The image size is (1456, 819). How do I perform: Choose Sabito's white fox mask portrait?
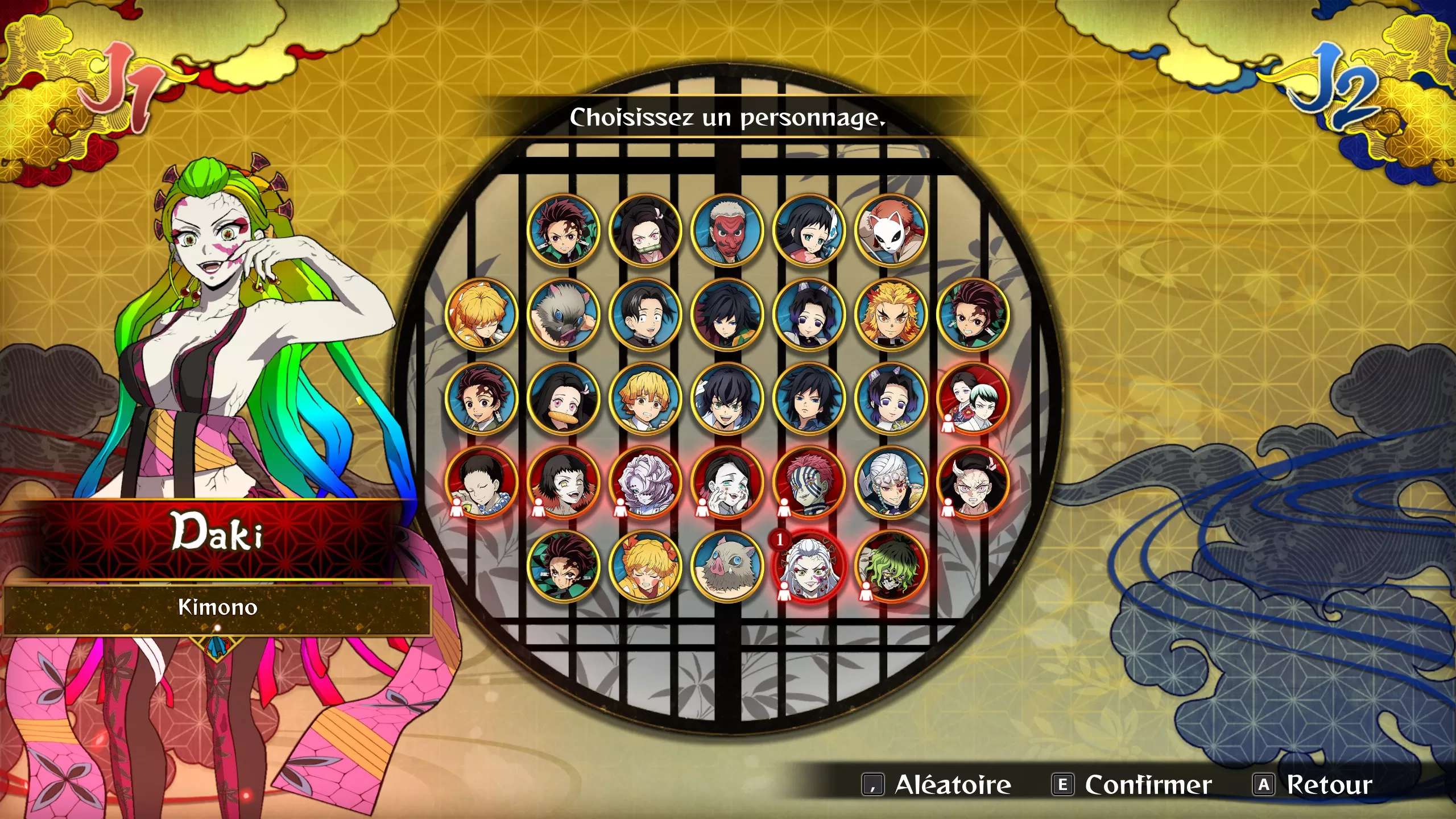click(891, 230)
